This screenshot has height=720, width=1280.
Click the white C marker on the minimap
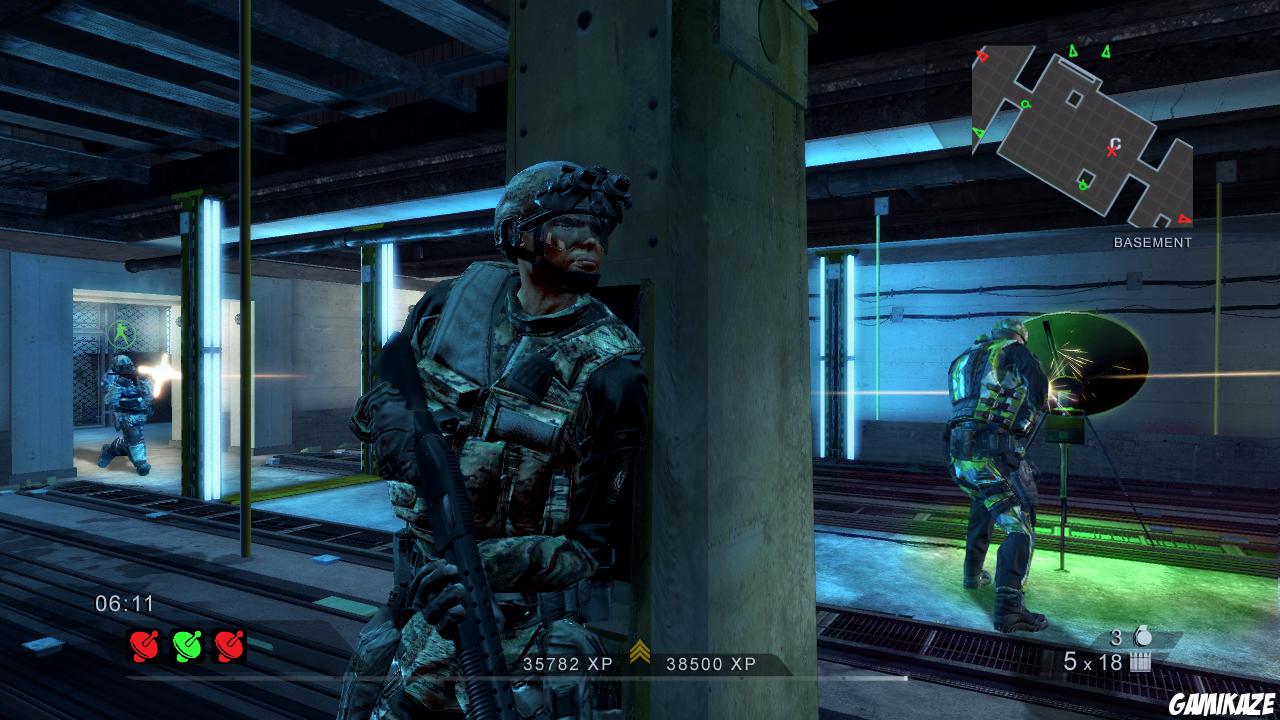point(1115,142)
